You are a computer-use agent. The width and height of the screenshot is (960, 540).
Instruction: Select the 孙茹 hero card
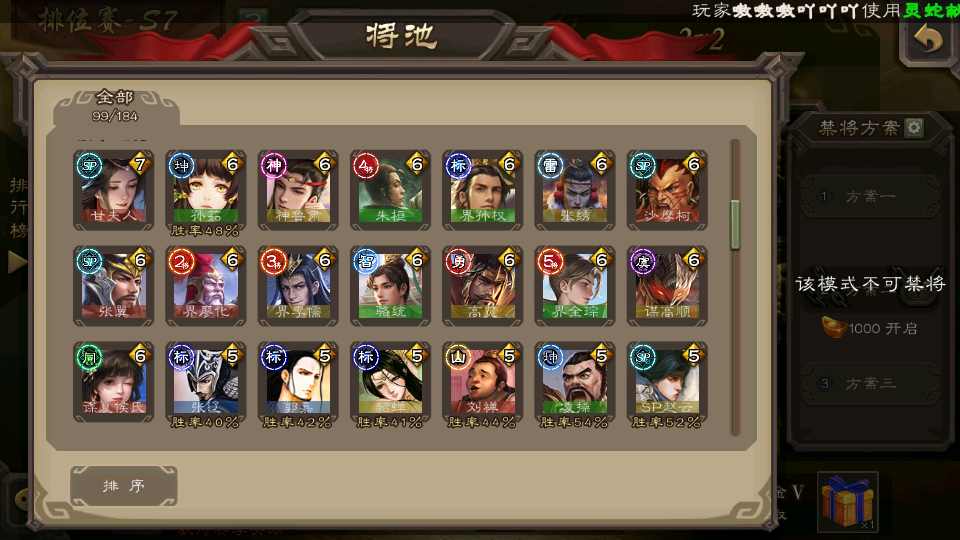tap(206, 190)
